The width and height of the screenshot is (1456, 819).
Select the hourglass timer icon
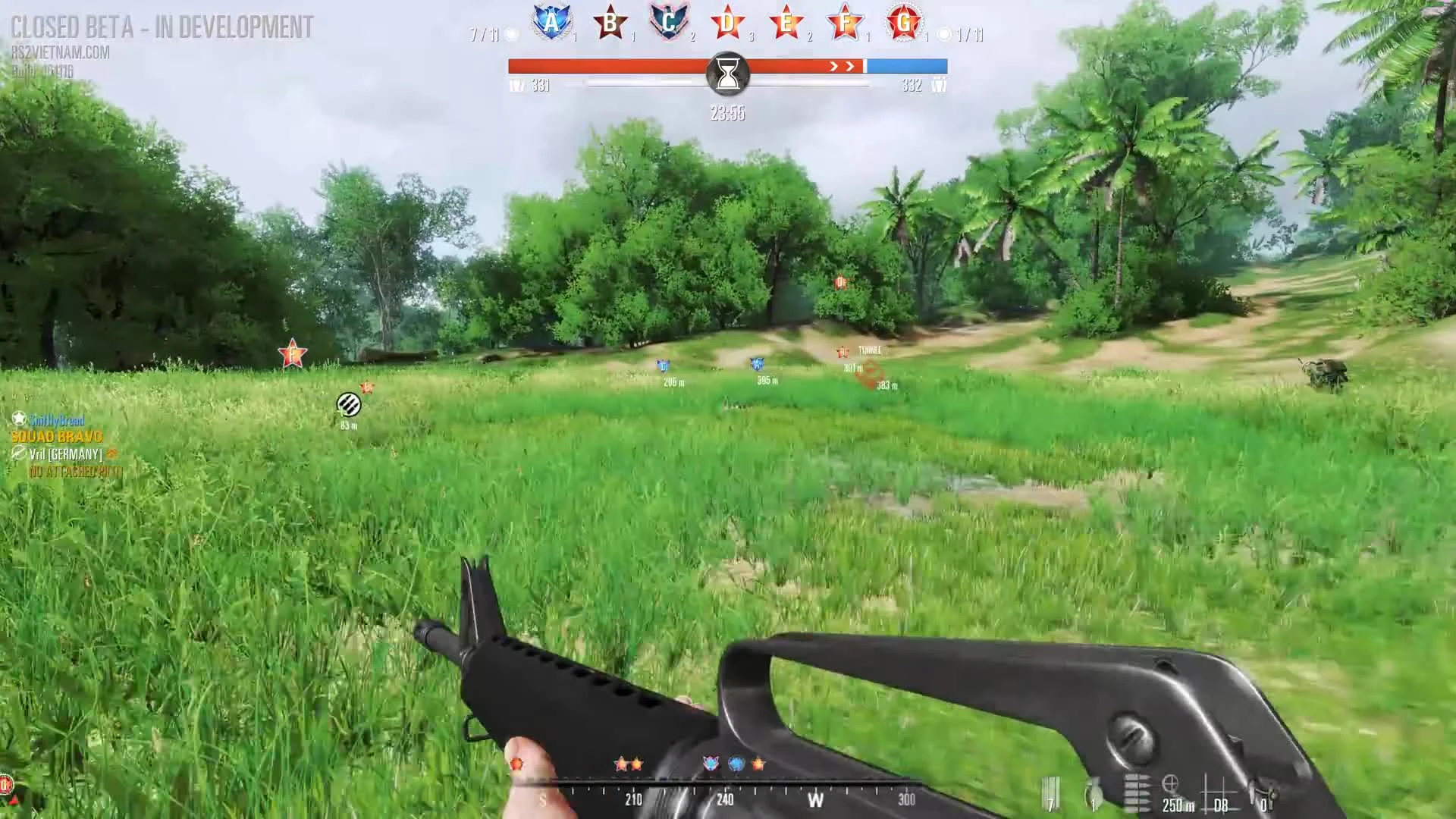tap(728, 72)
